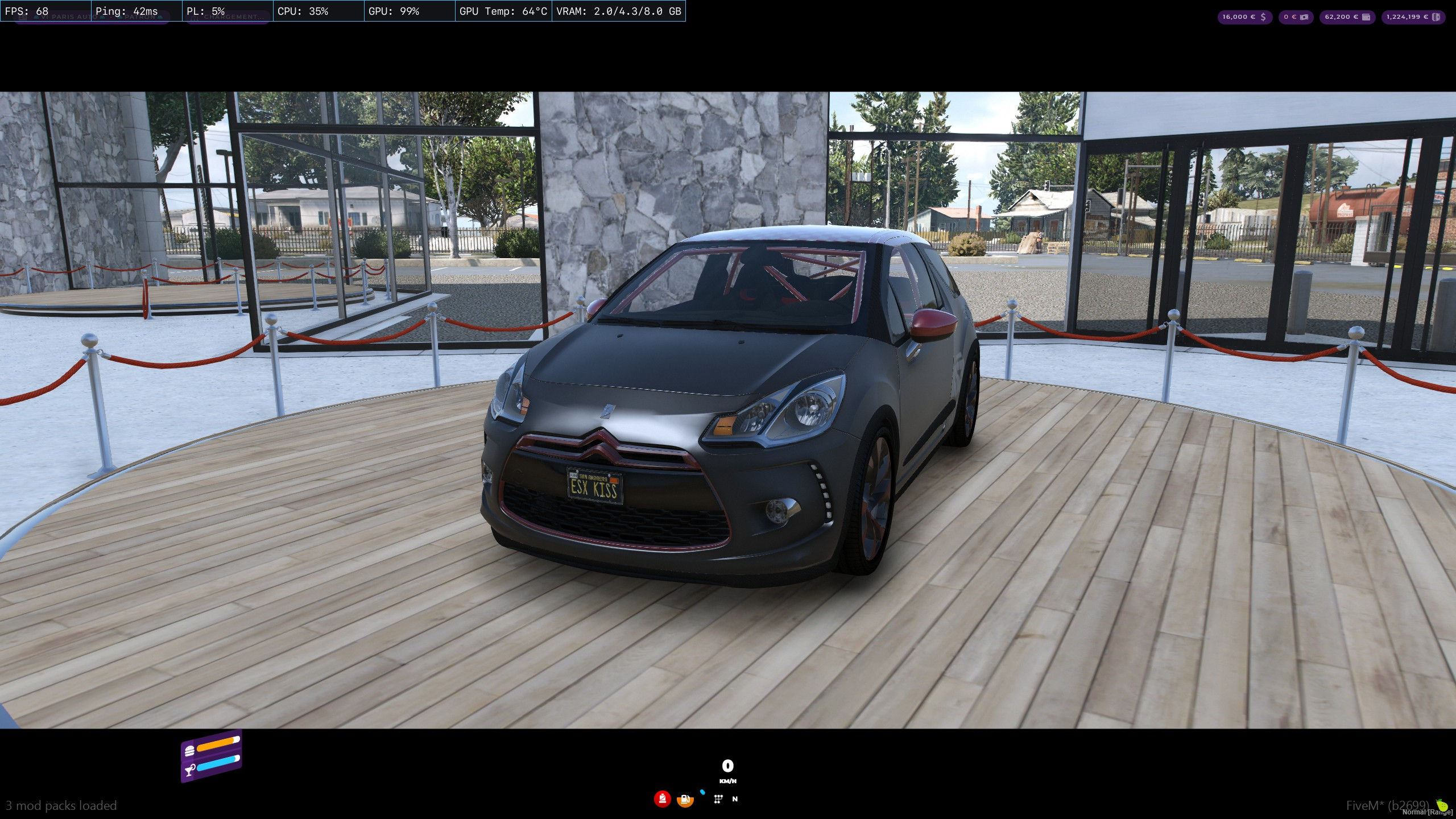Toggle the blue voice indicator dot
This screenshot has width=1456, height=819.
point(702,792)
